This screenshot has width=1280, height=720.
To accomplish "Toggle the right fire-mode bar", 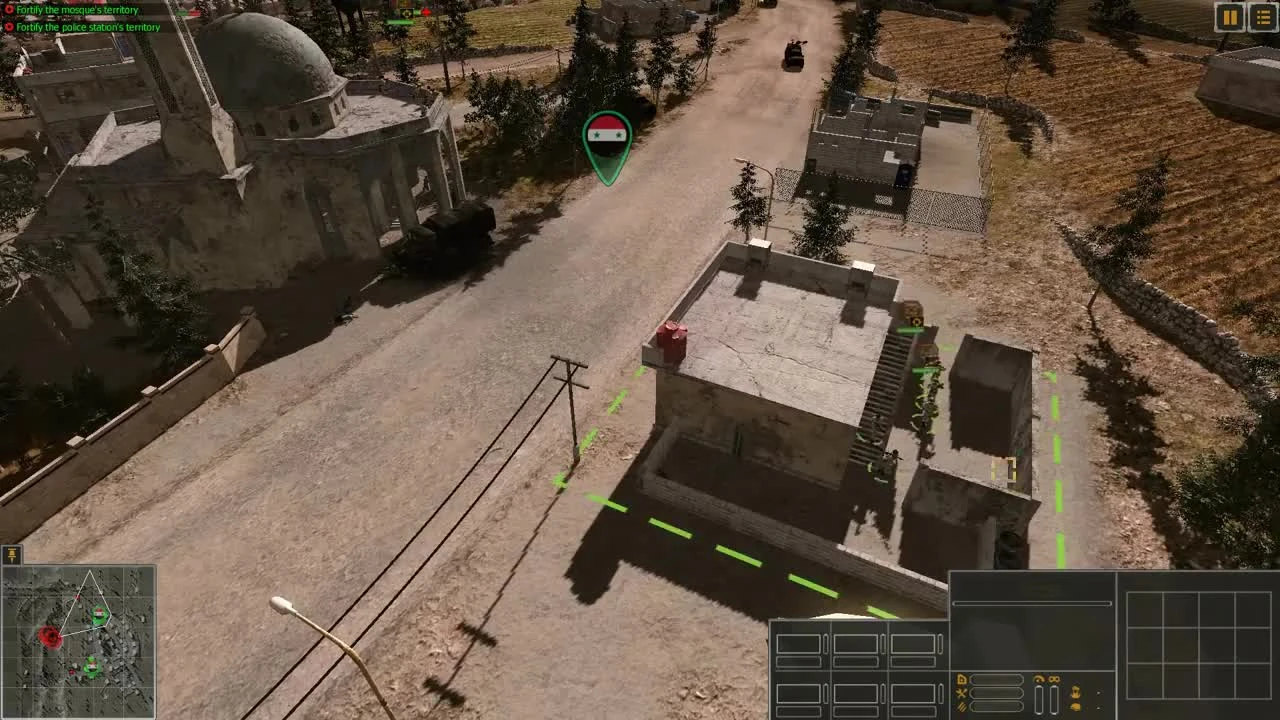I will pyautogui.click(x=1053, y=700).
